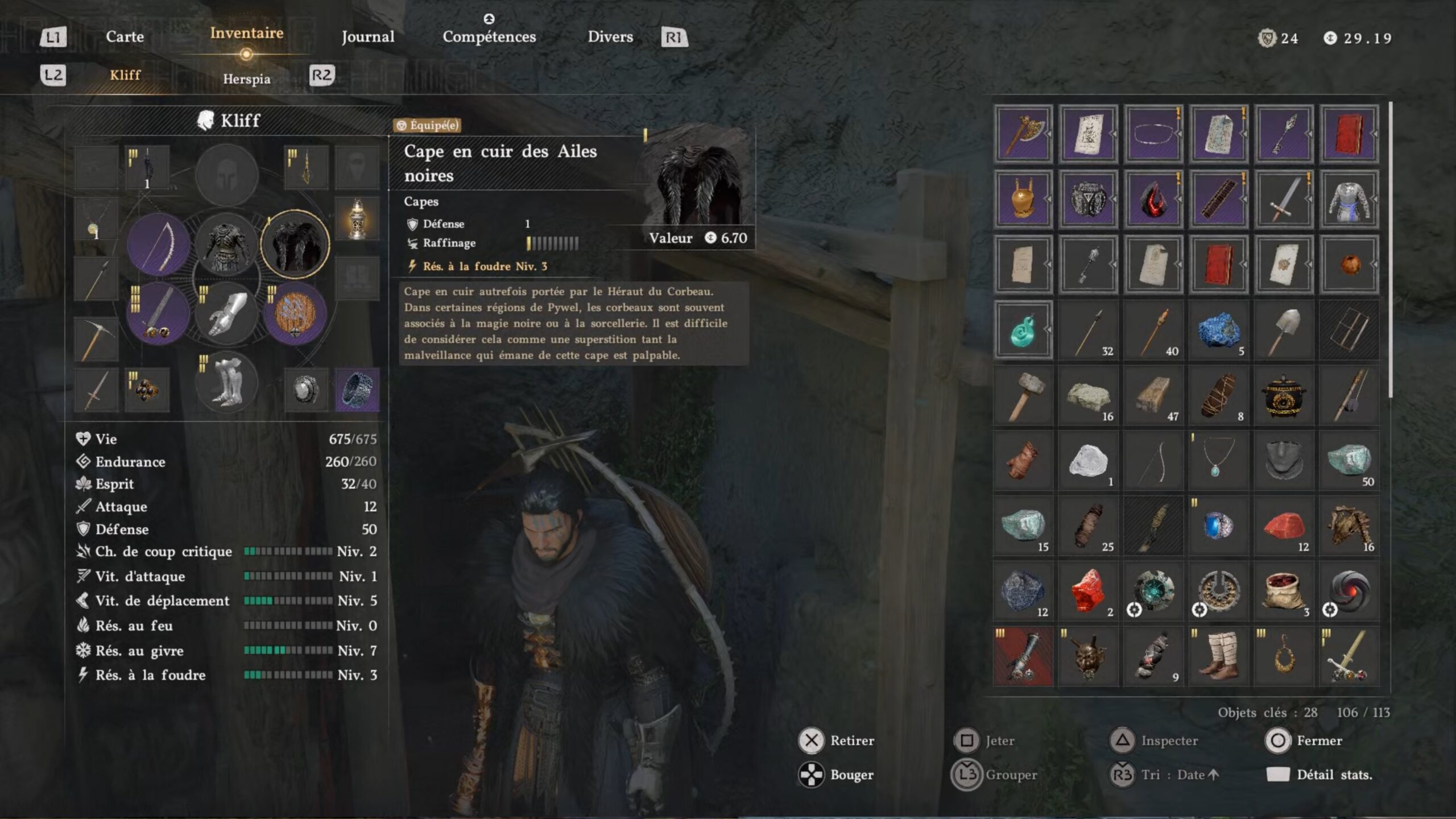Image resolution: width=1456 pixels, height=819 pixels.
Task: Select the equipped bow slot
Action: 158,245
